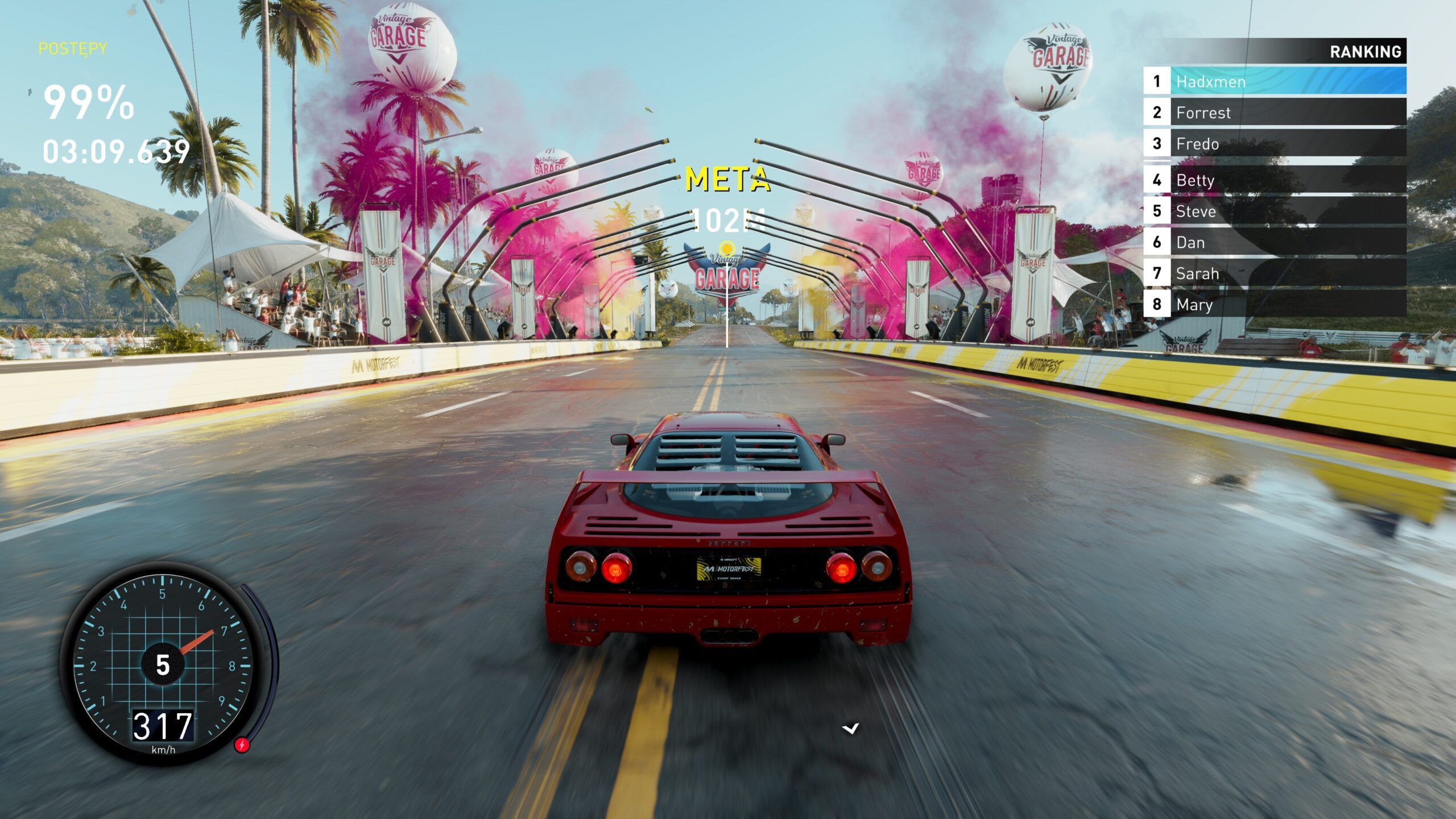Click Fredo's third-place ranking entry
The height and width of the screenshot is (819, 1456).
(1274, 144)
